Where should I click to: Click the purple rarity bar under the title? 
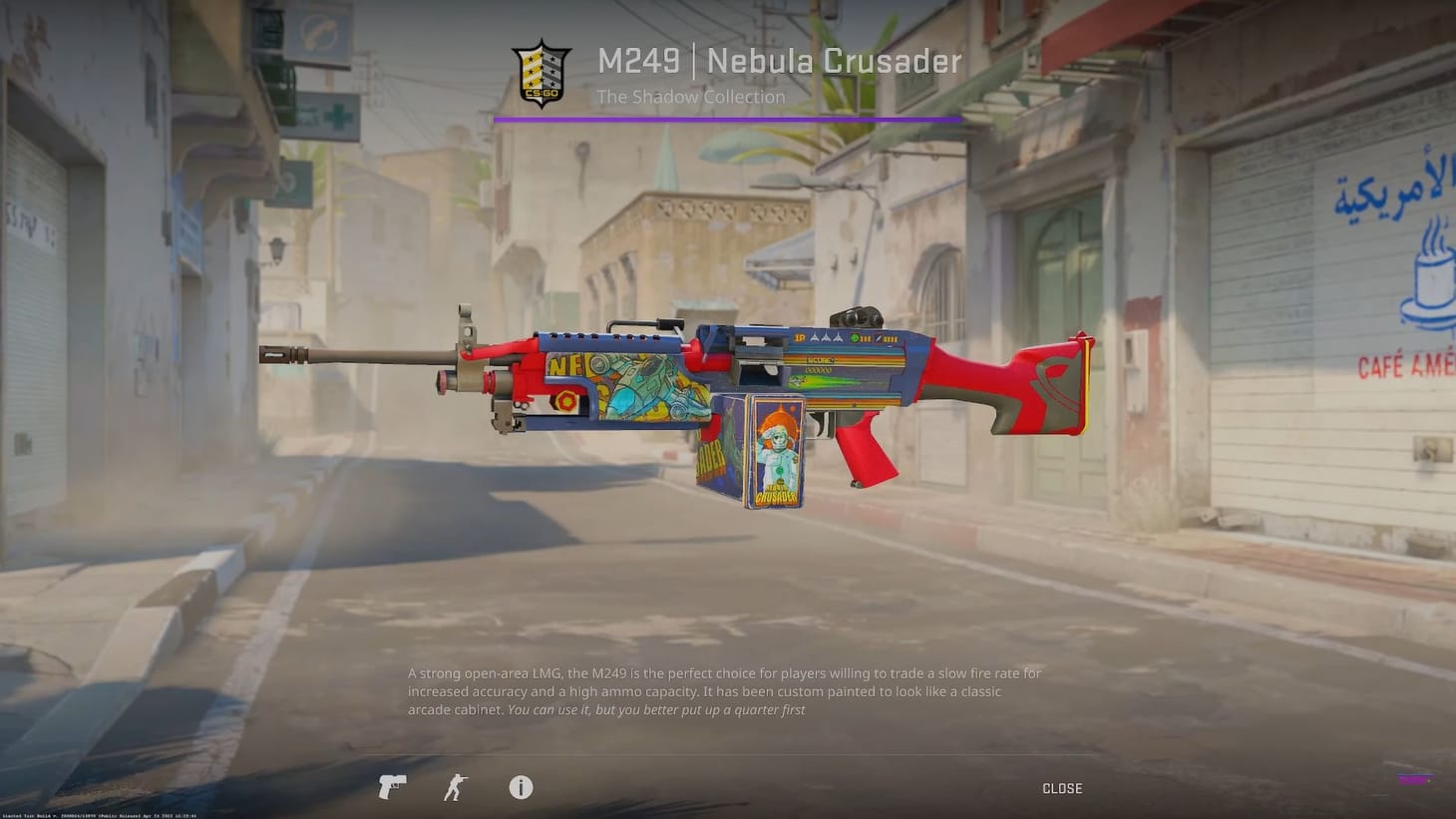point(728,120)
